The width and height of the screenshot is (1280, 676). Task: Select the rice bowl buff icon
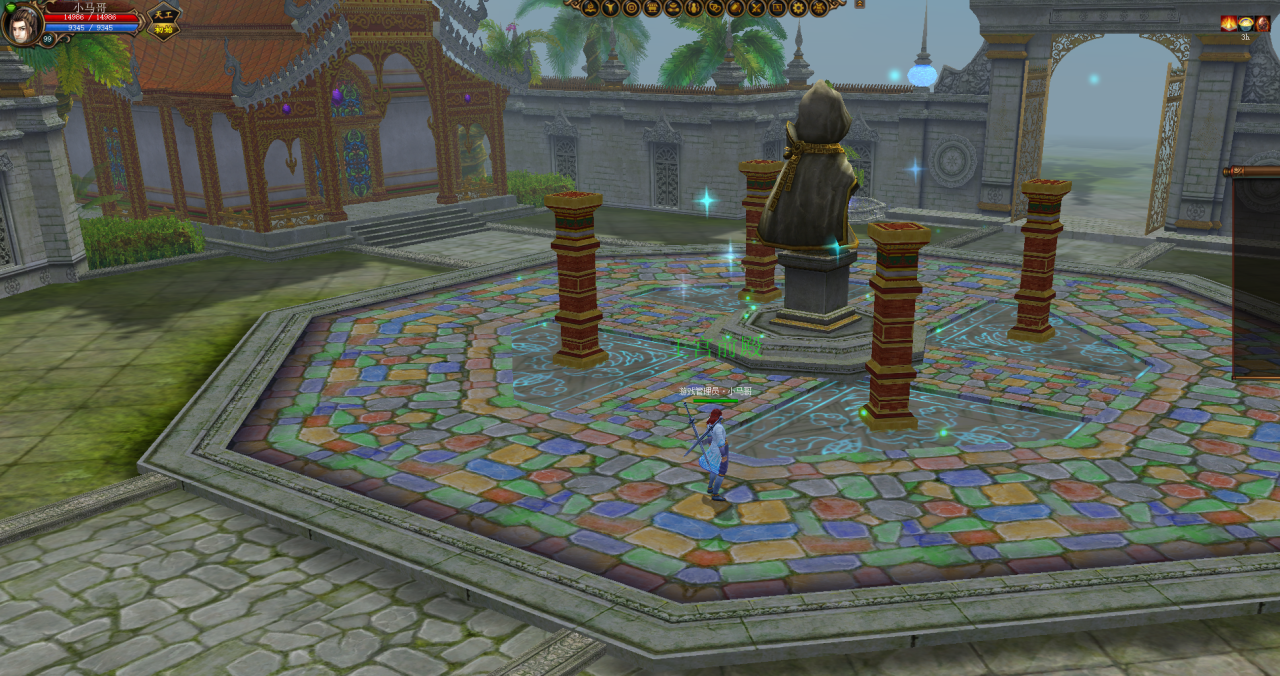click(1246, 23)
